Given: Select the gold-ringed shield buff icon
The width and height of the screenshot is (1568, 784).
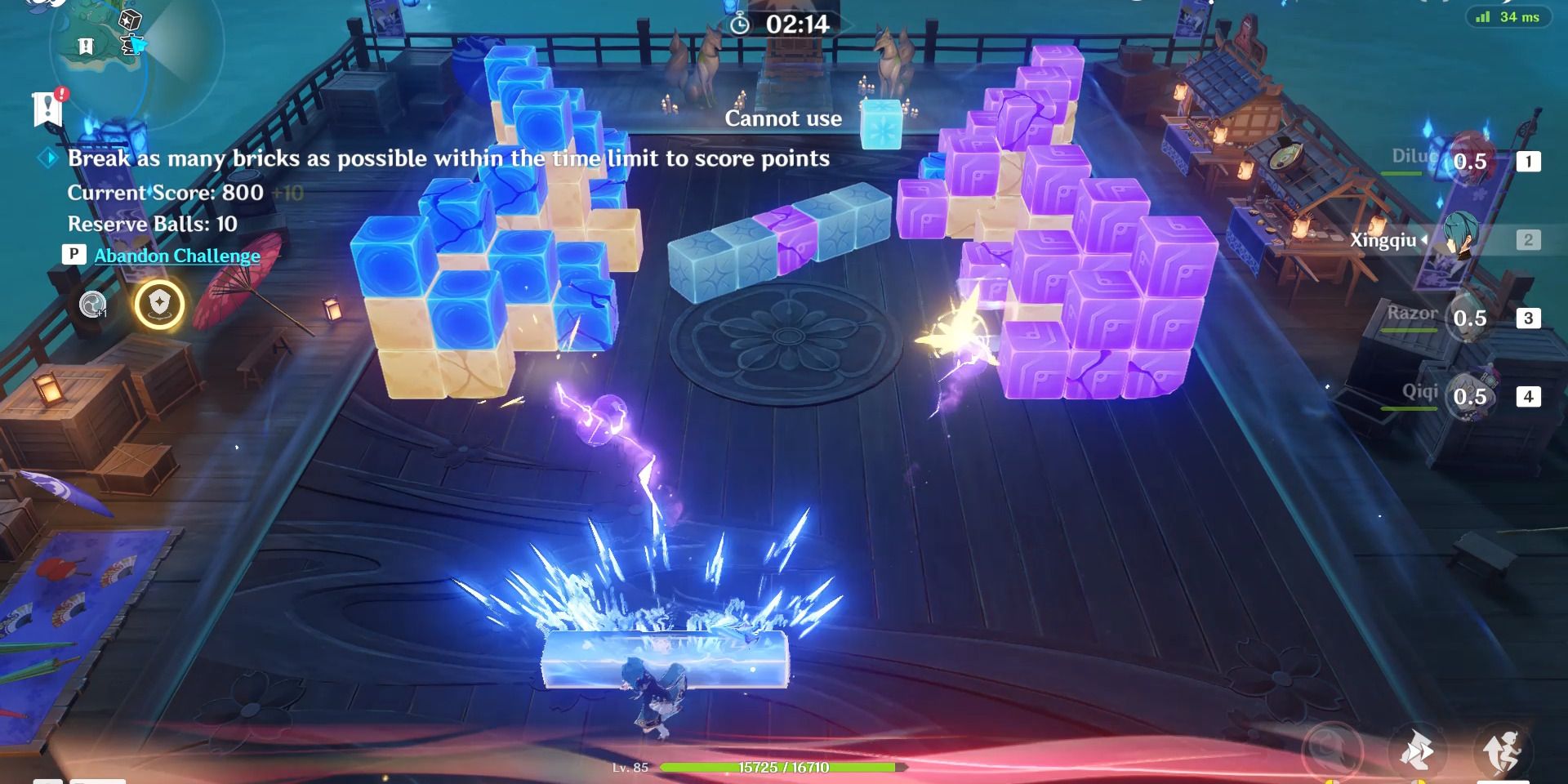Looking at the screenshot, I should pyautogui.click(x=159, y=305).
